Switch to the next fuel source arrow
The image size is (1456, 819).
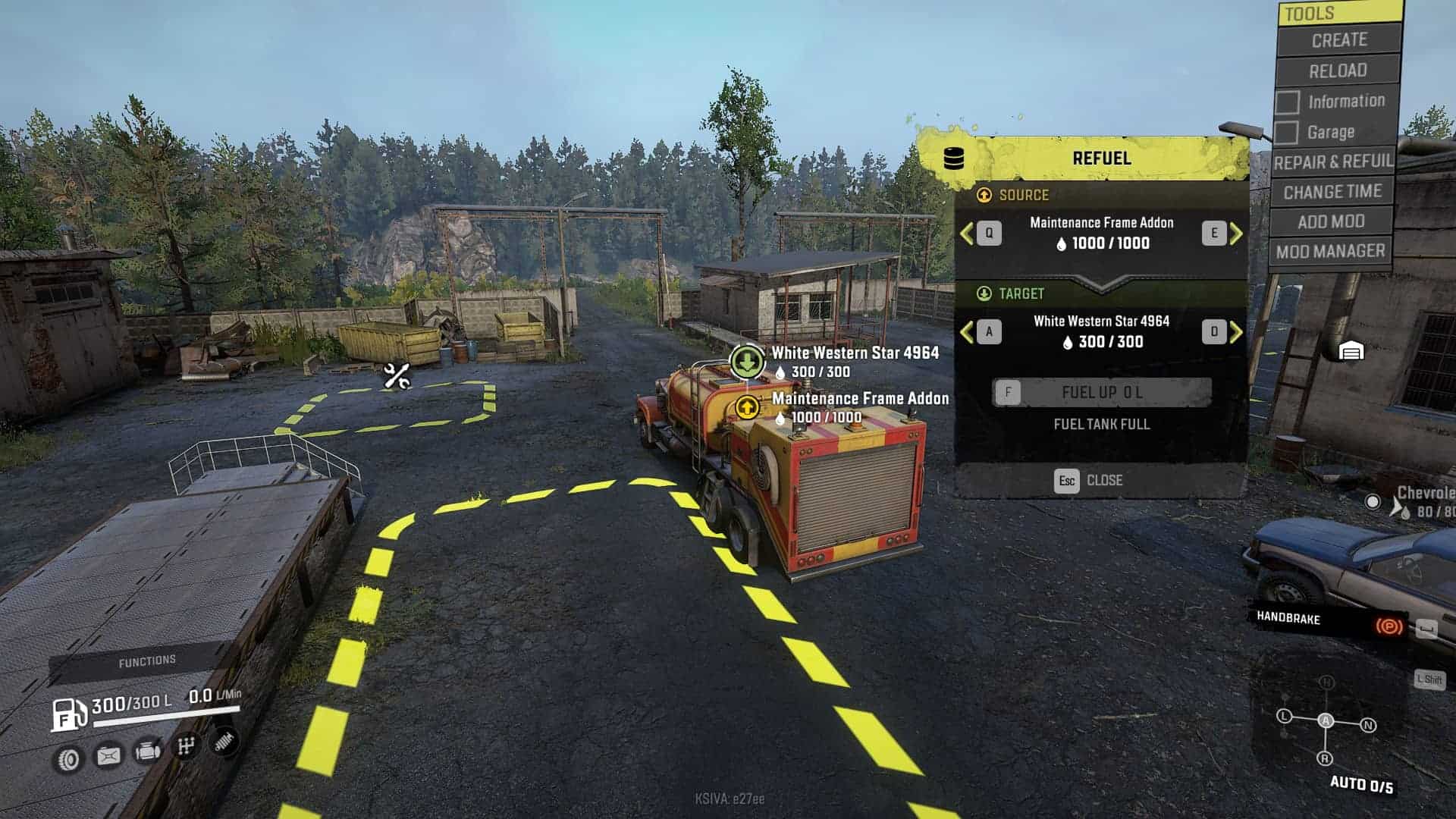coord(1236,234)
